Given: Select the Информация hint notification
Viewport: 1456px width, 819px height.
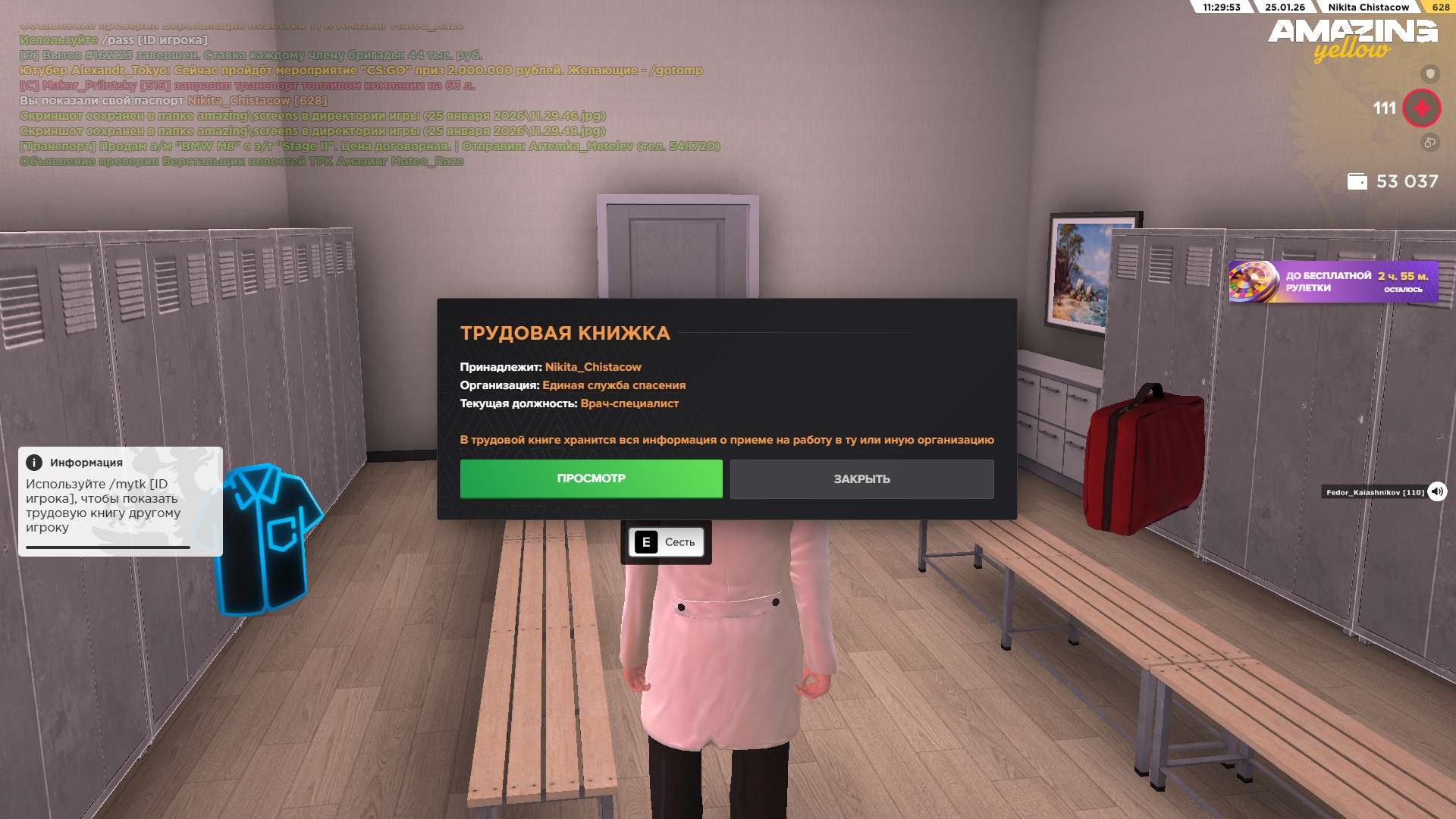Looking at the screenshot, I should coord(120,500).
